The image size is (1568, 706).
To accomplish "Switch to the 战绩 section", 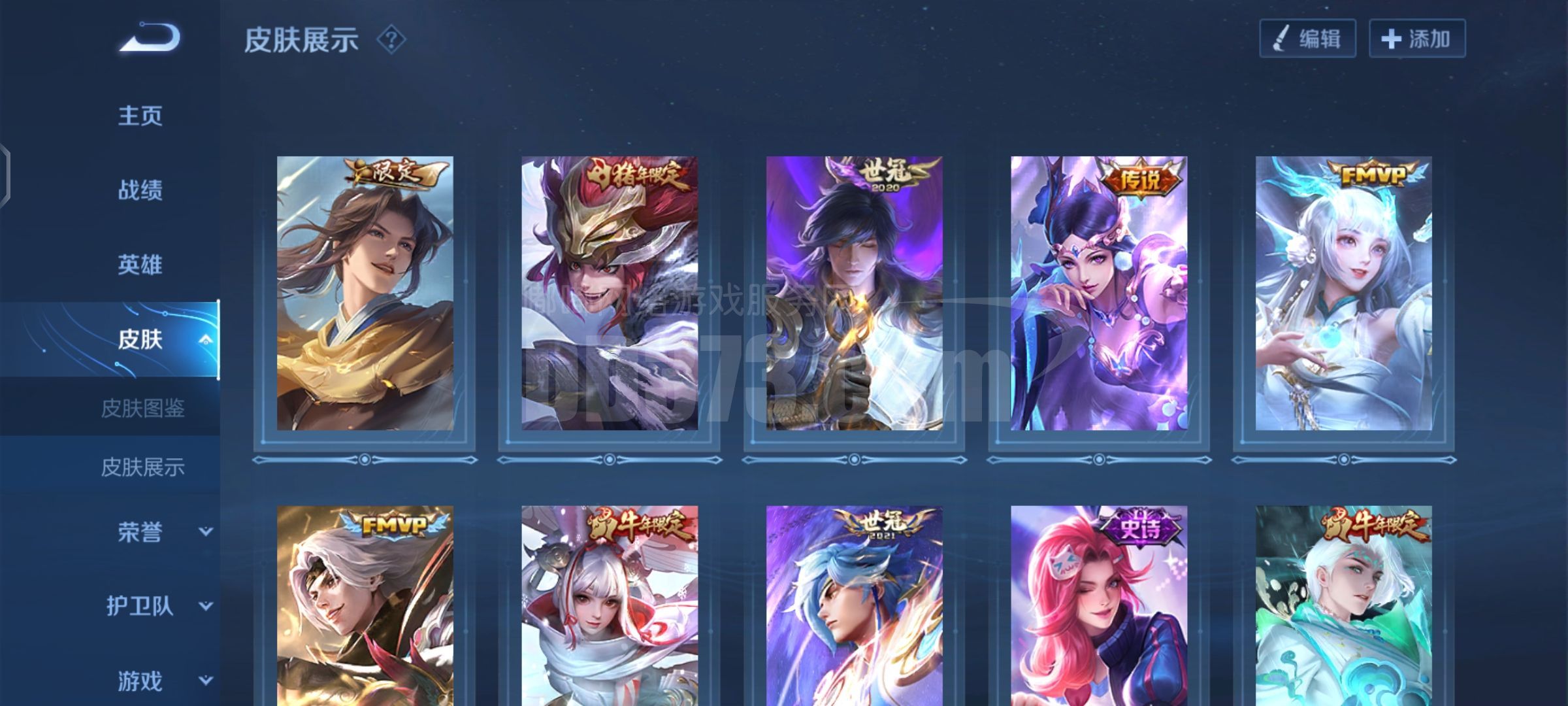I will coord(140,190).
